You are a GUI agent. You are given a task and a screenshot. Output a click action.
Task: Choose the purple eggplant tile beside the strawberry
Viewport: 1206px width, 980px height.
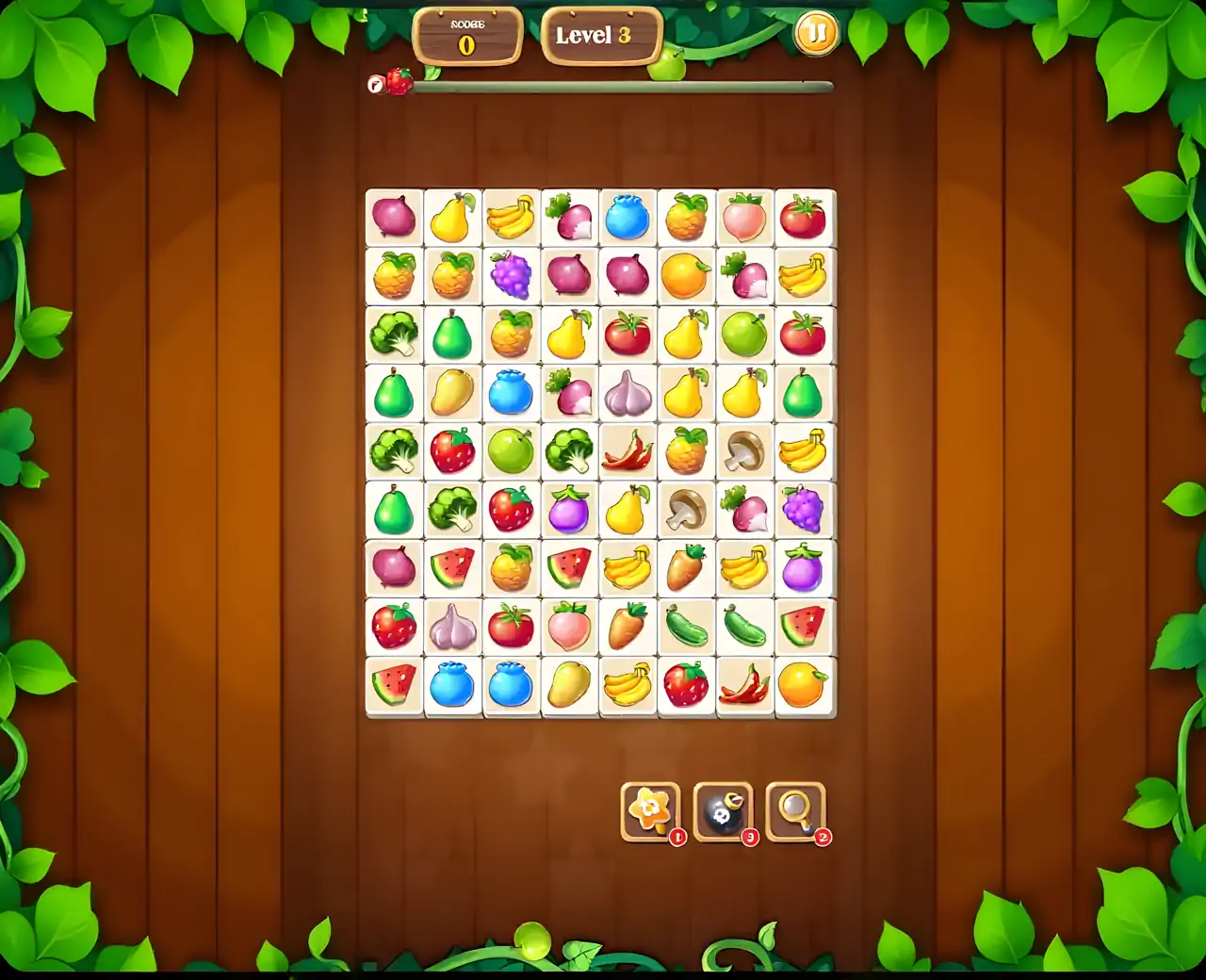click(x=569, y=510)
